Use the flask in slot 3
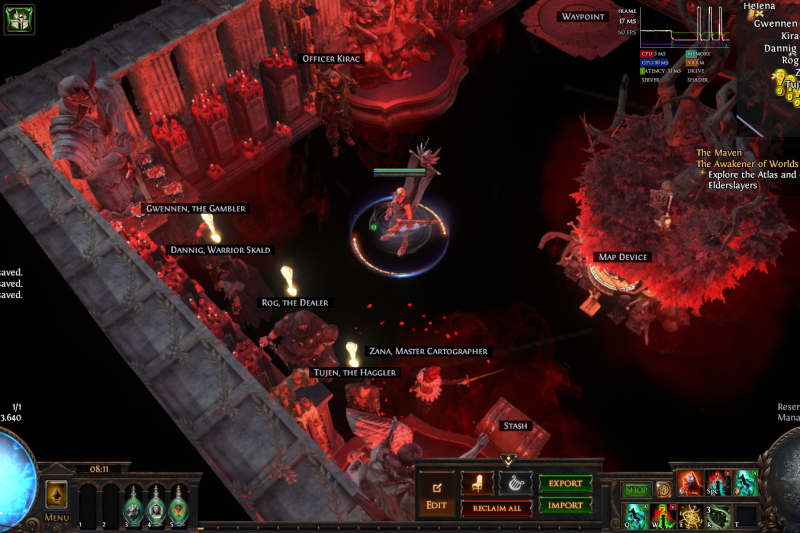Image resolution: width=800 pixels, height=533 pixels. click(134, 505)
